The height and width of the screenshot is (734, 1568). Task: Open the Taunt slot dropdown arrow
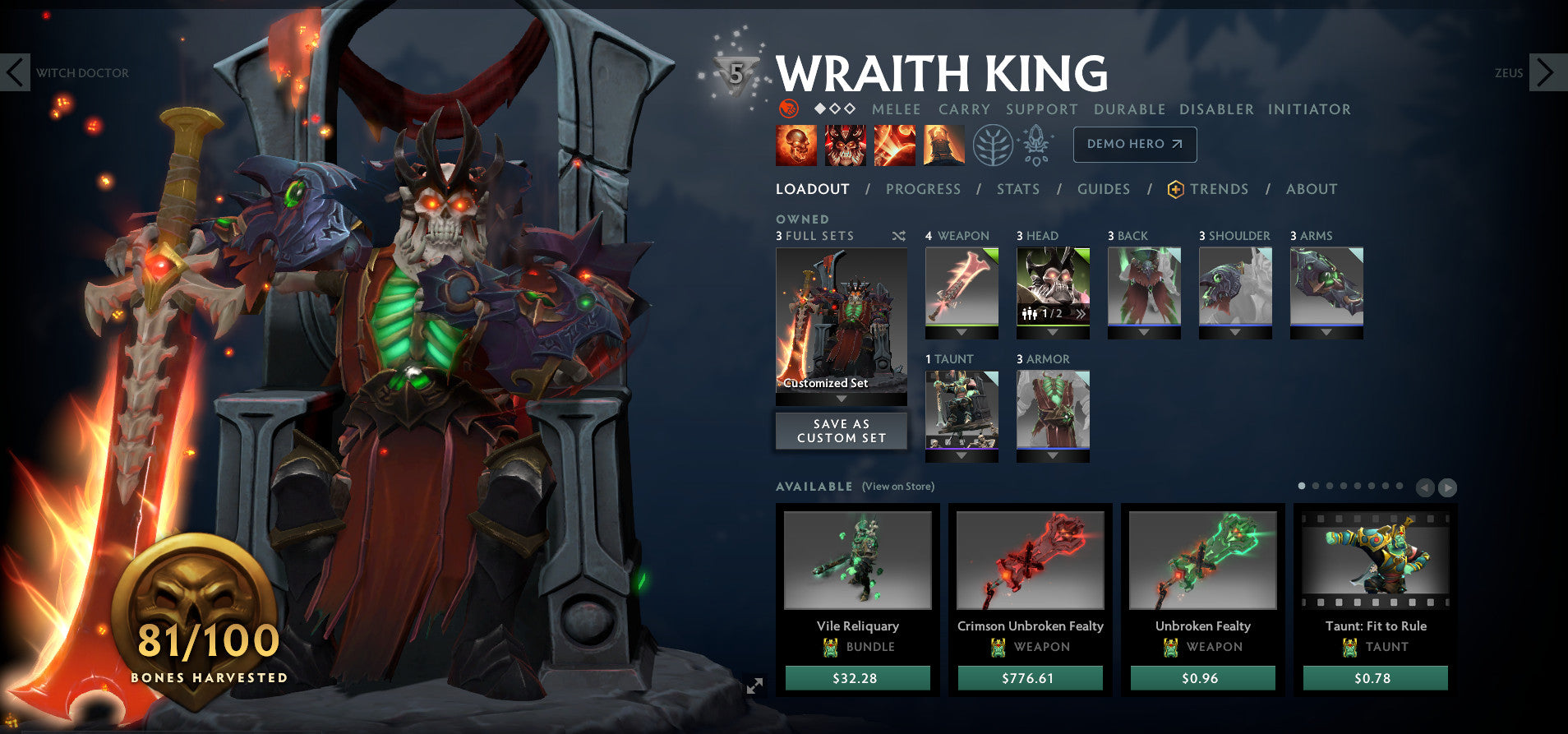pyautogui.click(x=962, y=456)
